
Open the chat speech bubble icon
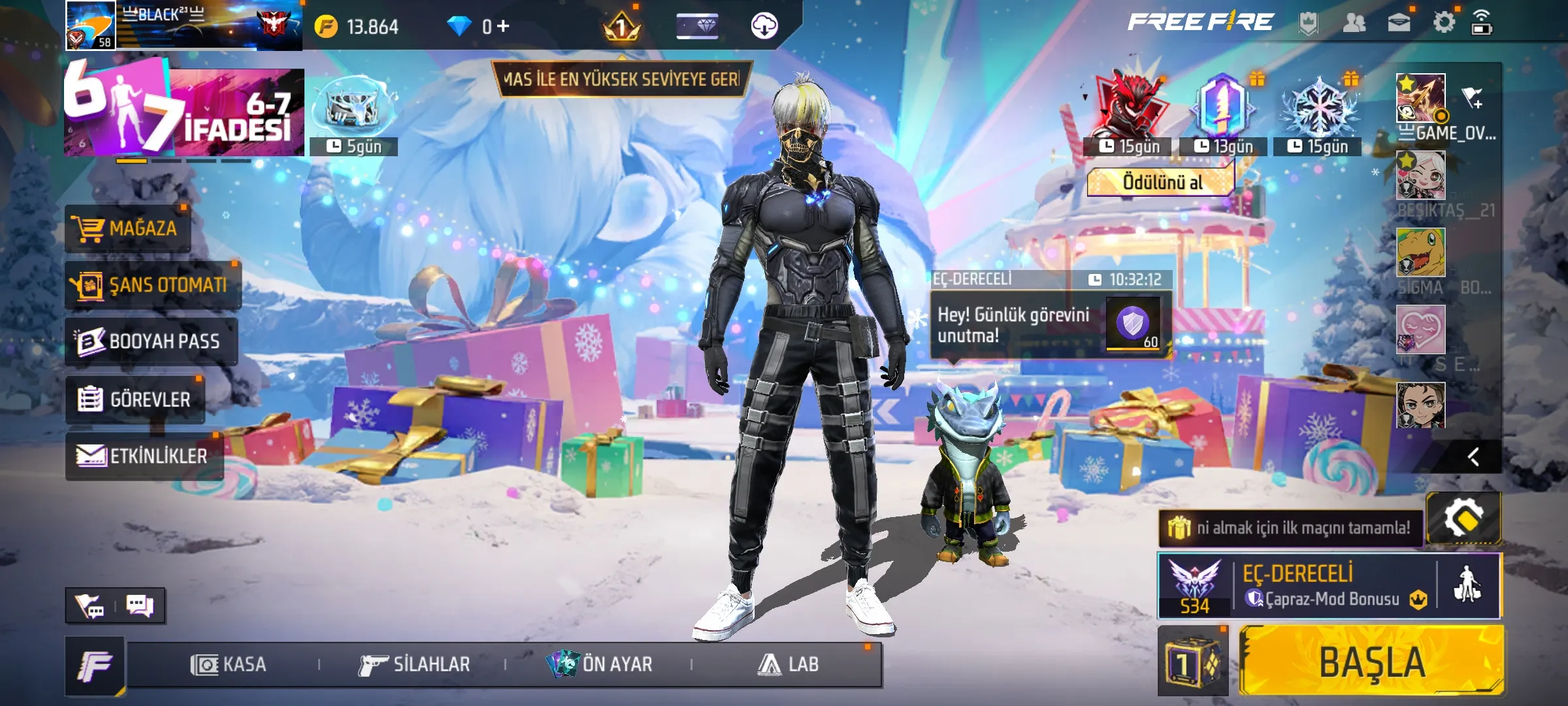point(139,605)
